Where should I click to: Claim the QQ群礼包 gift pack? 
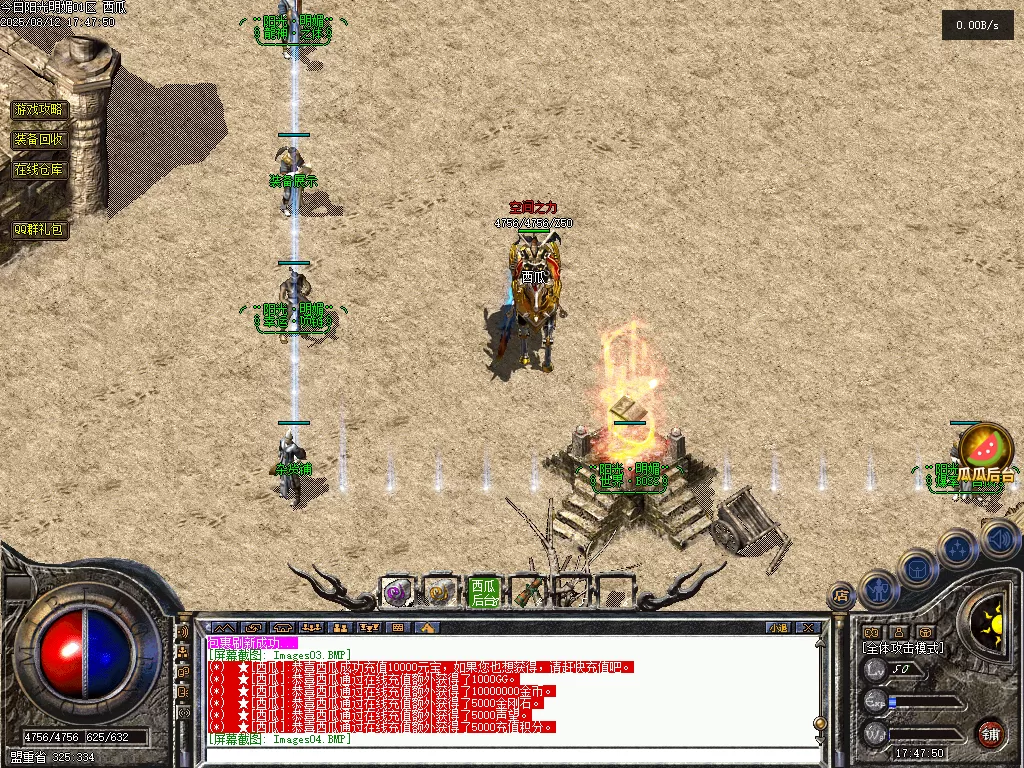pos(40,229)
